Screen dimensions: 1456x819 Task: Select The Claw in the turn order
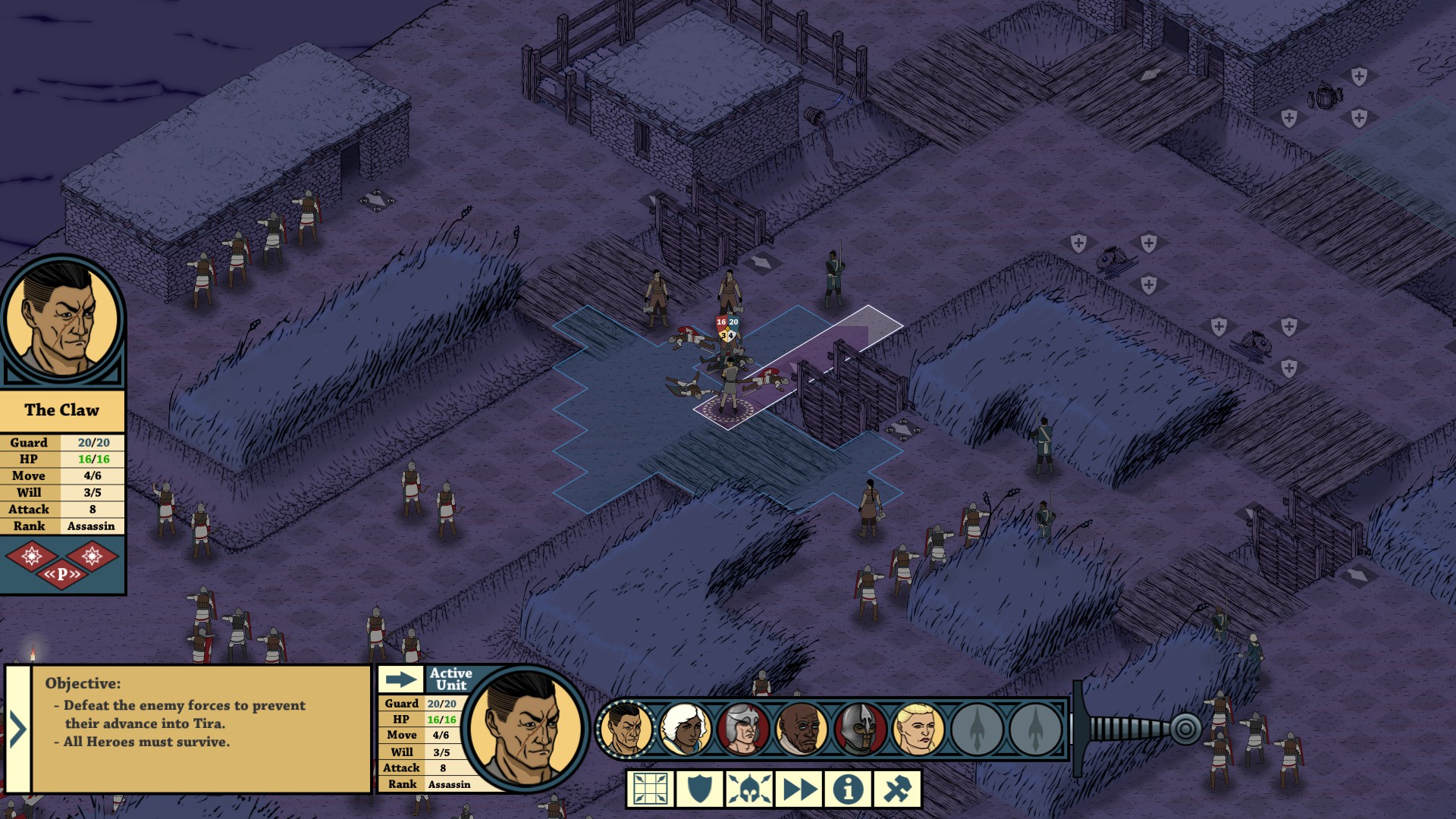click(x=626, y=730)
